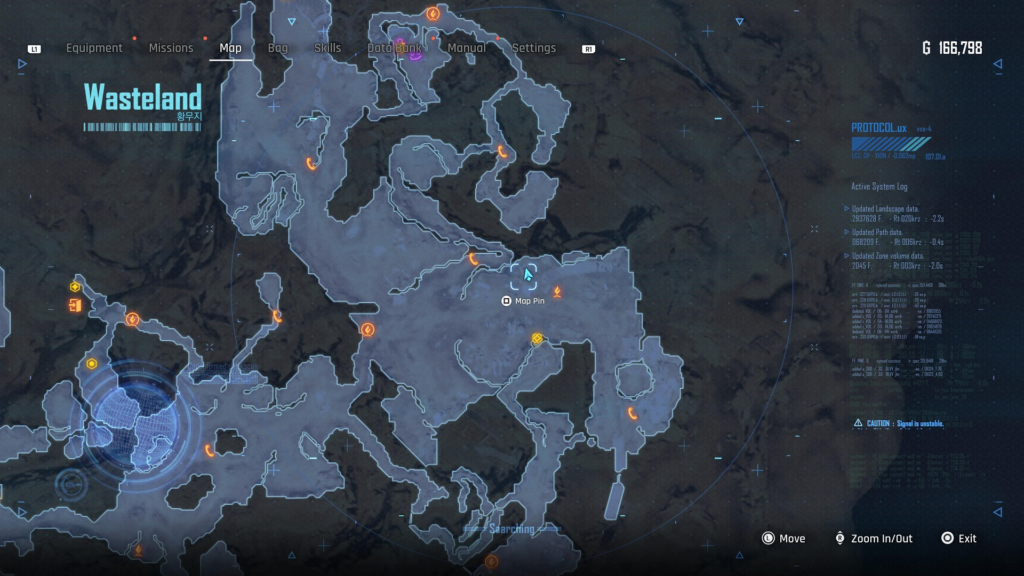Click the purple marker on the map
Screen dimensions: 1024x576
tap(415, 55)
